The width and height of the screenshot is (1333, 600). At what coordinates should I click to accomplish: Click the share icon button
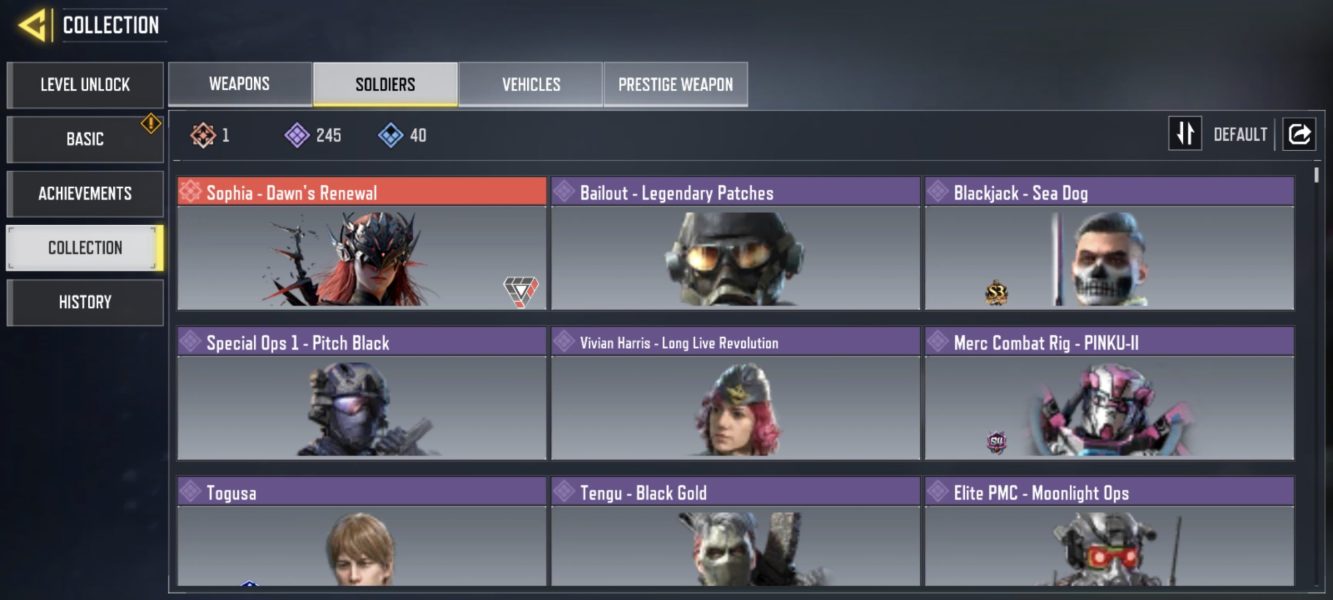pyautogui.click(x=1299, y=134)
